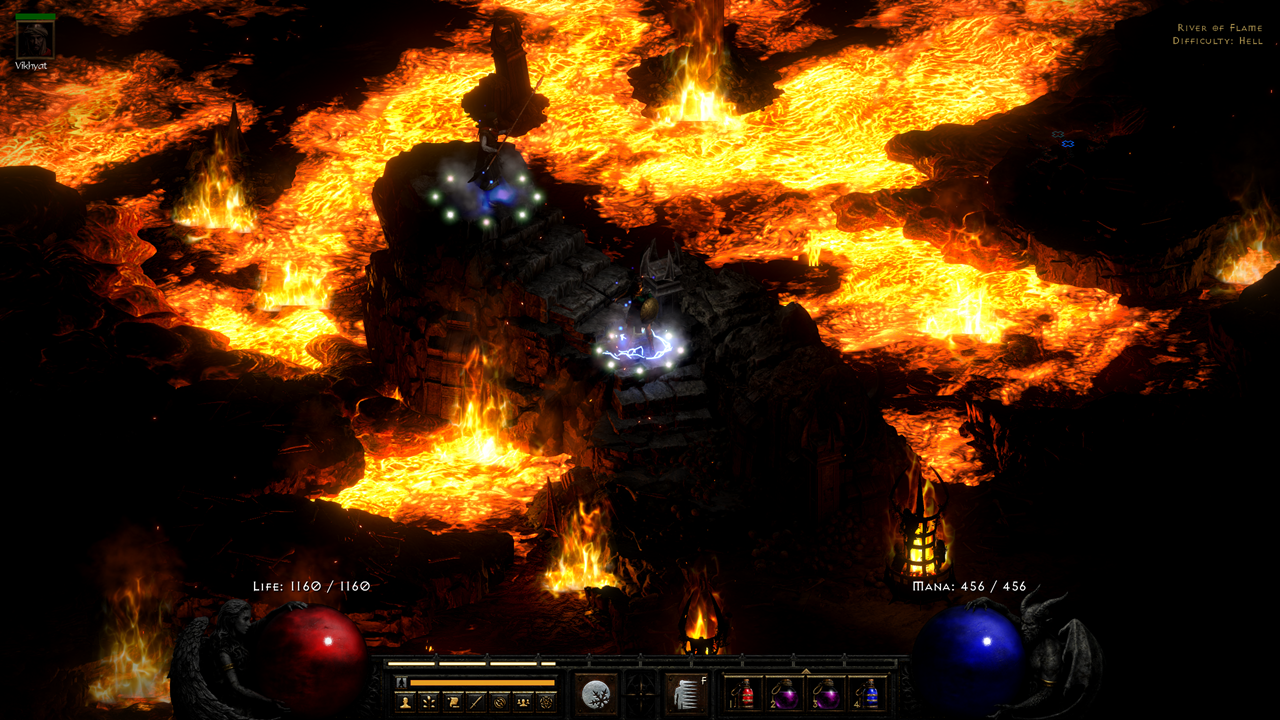Open the skill tree icon on the mini panel
The width and height of the screenshot is (1280, 720).
pyautogui.click(x=428, y=701)
